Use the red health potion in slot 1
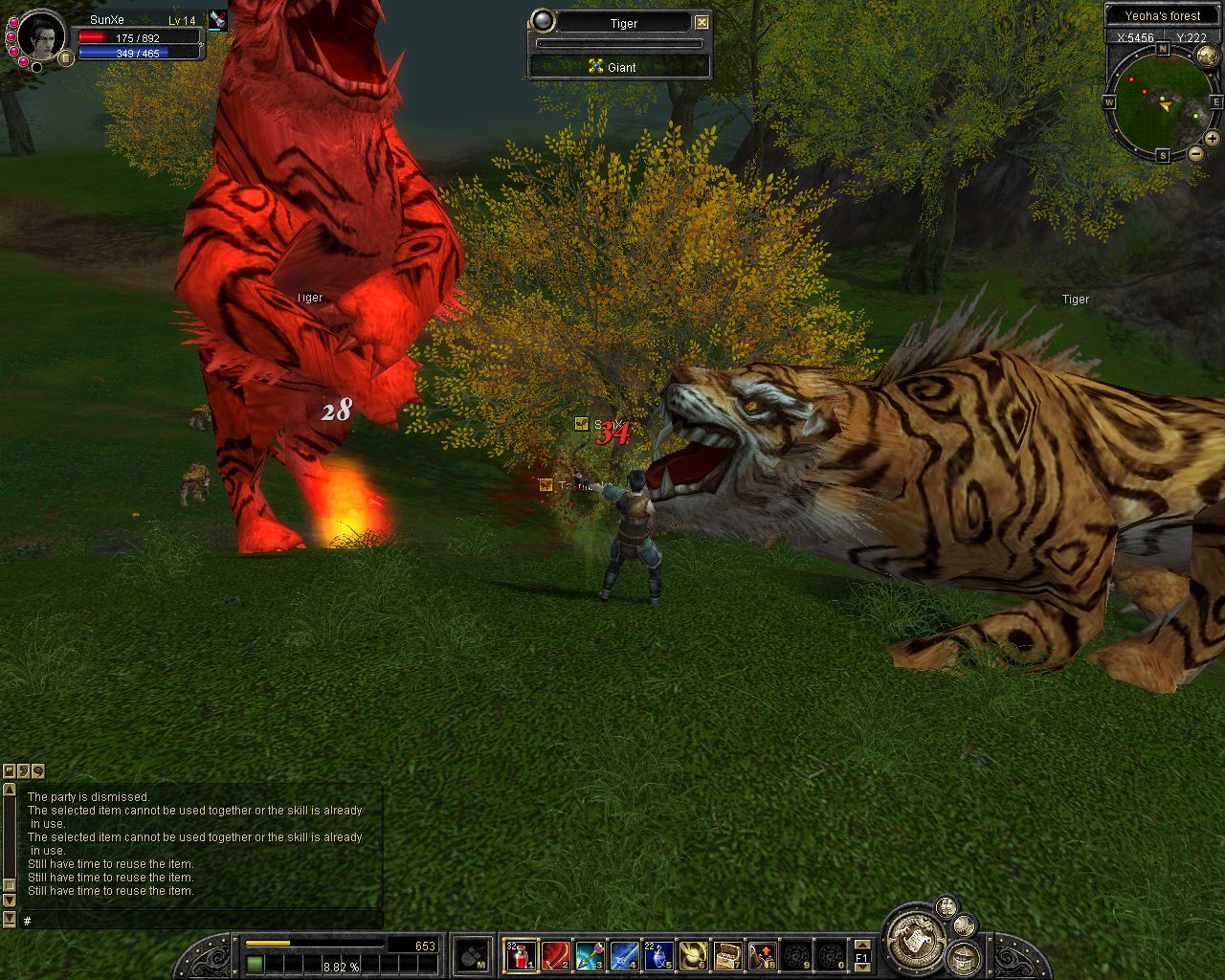This screenshot has width=1225, height=980. pos(520,955)
